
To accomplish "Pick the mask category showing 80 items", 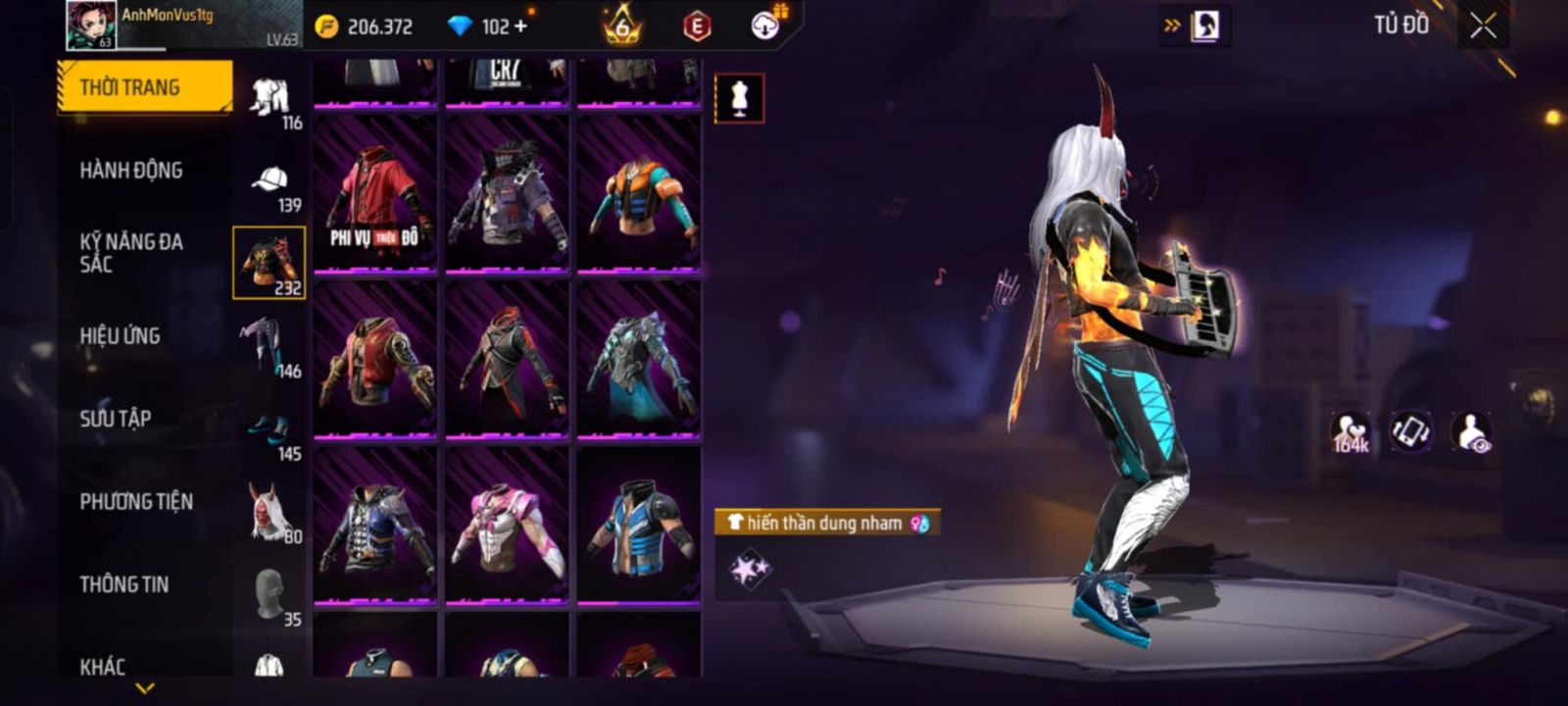I will (x=269, y=513).
